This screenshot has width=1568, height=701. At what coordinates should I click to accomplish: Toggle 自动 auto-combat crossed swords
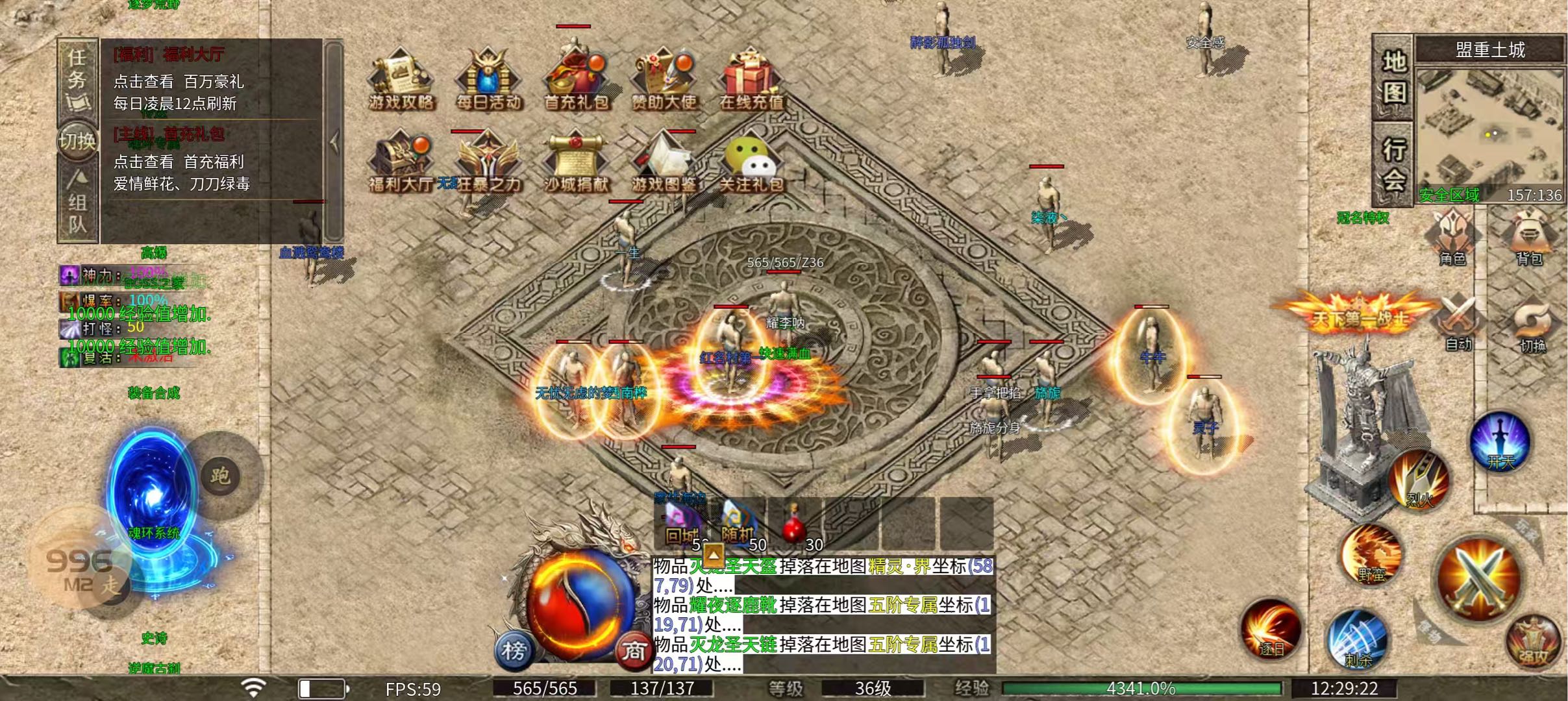click(x=1458, y=323)
